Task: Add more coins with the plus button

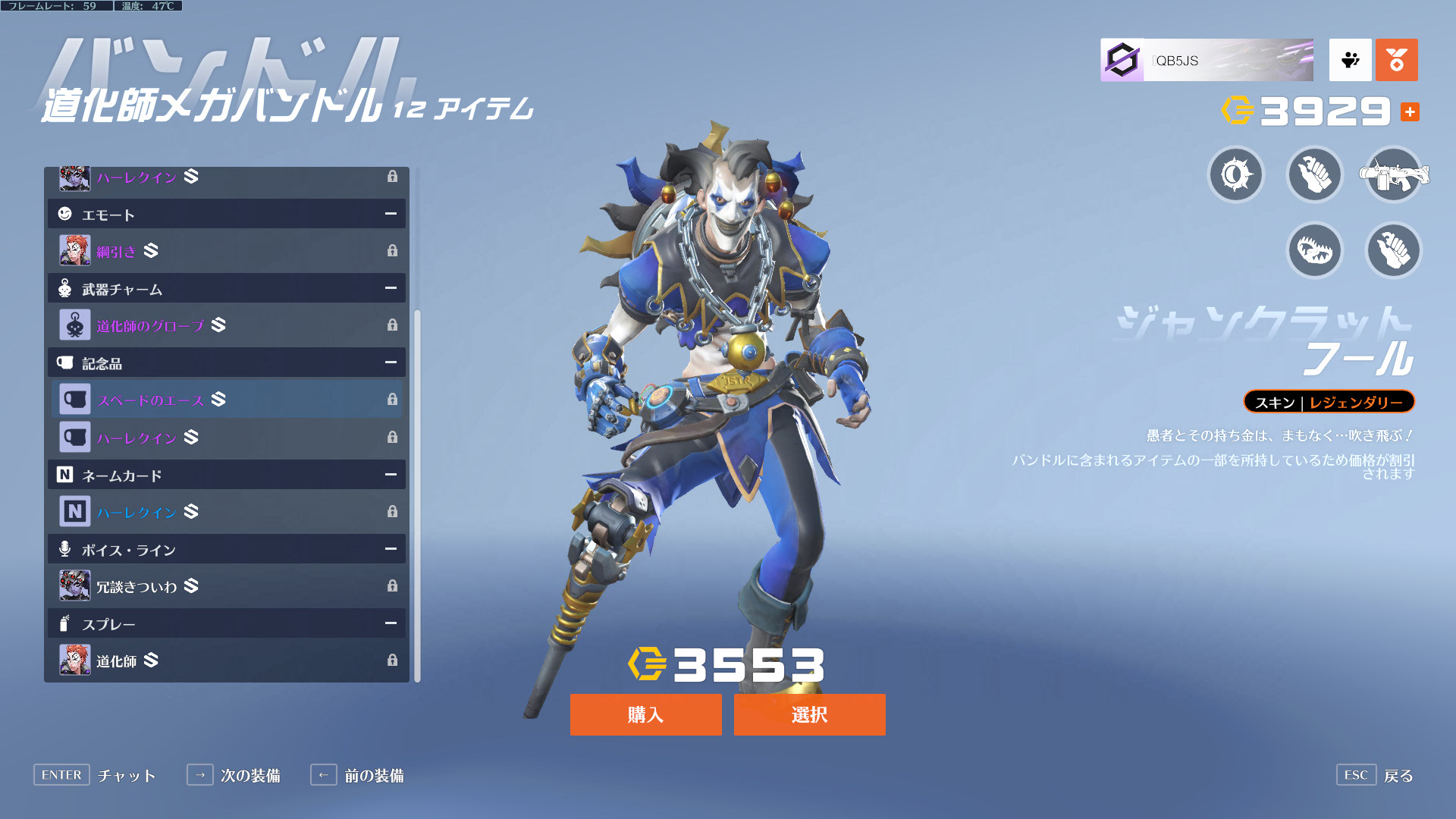Action: click(x=1410, y=112)
